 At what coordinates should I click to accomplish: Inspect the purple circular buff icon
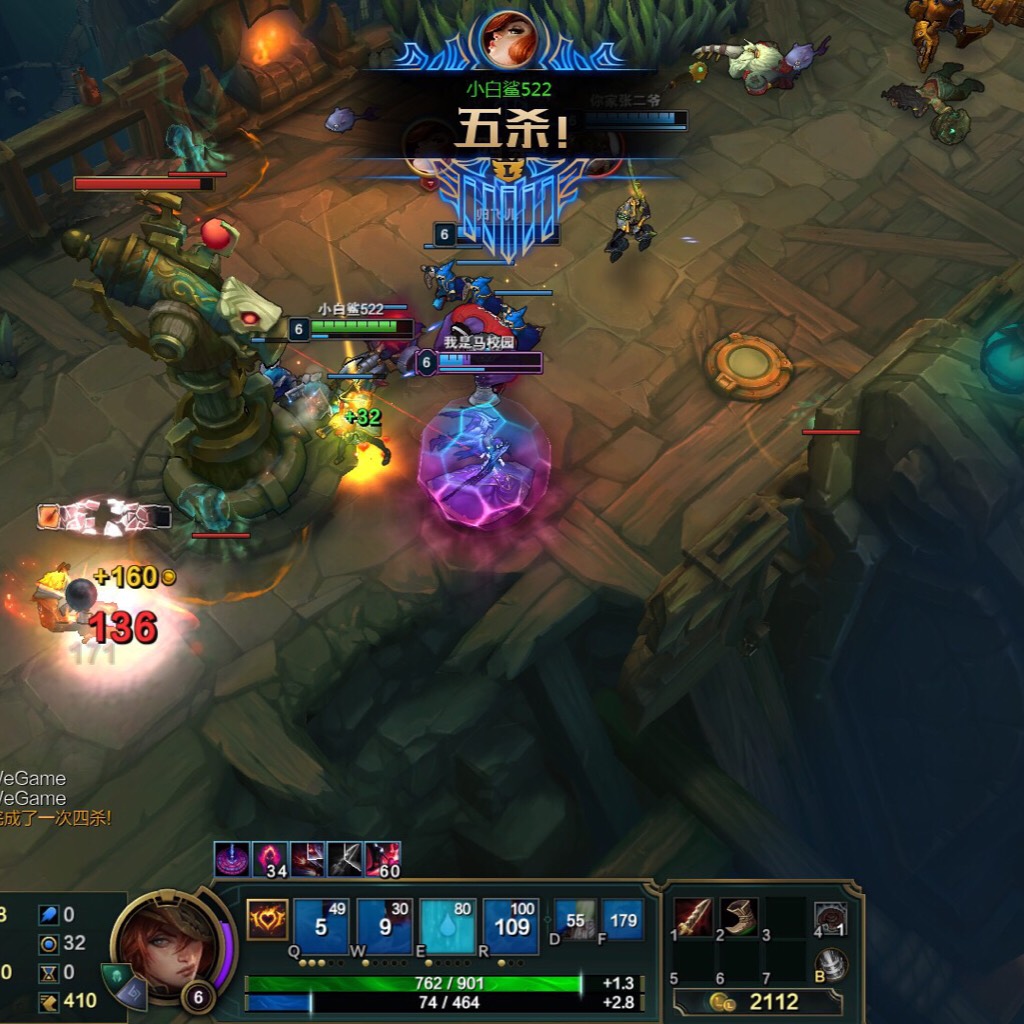tap(232, 859)
